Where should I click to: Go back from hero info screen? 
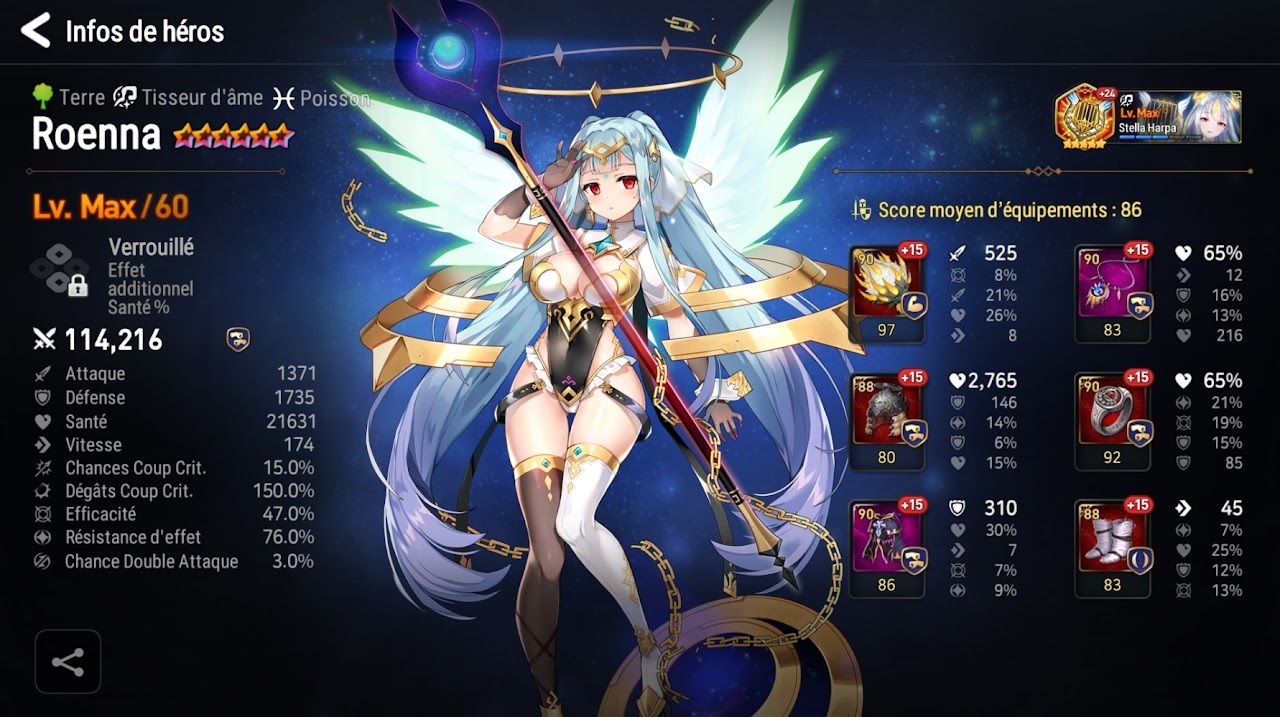click(36, 31)
